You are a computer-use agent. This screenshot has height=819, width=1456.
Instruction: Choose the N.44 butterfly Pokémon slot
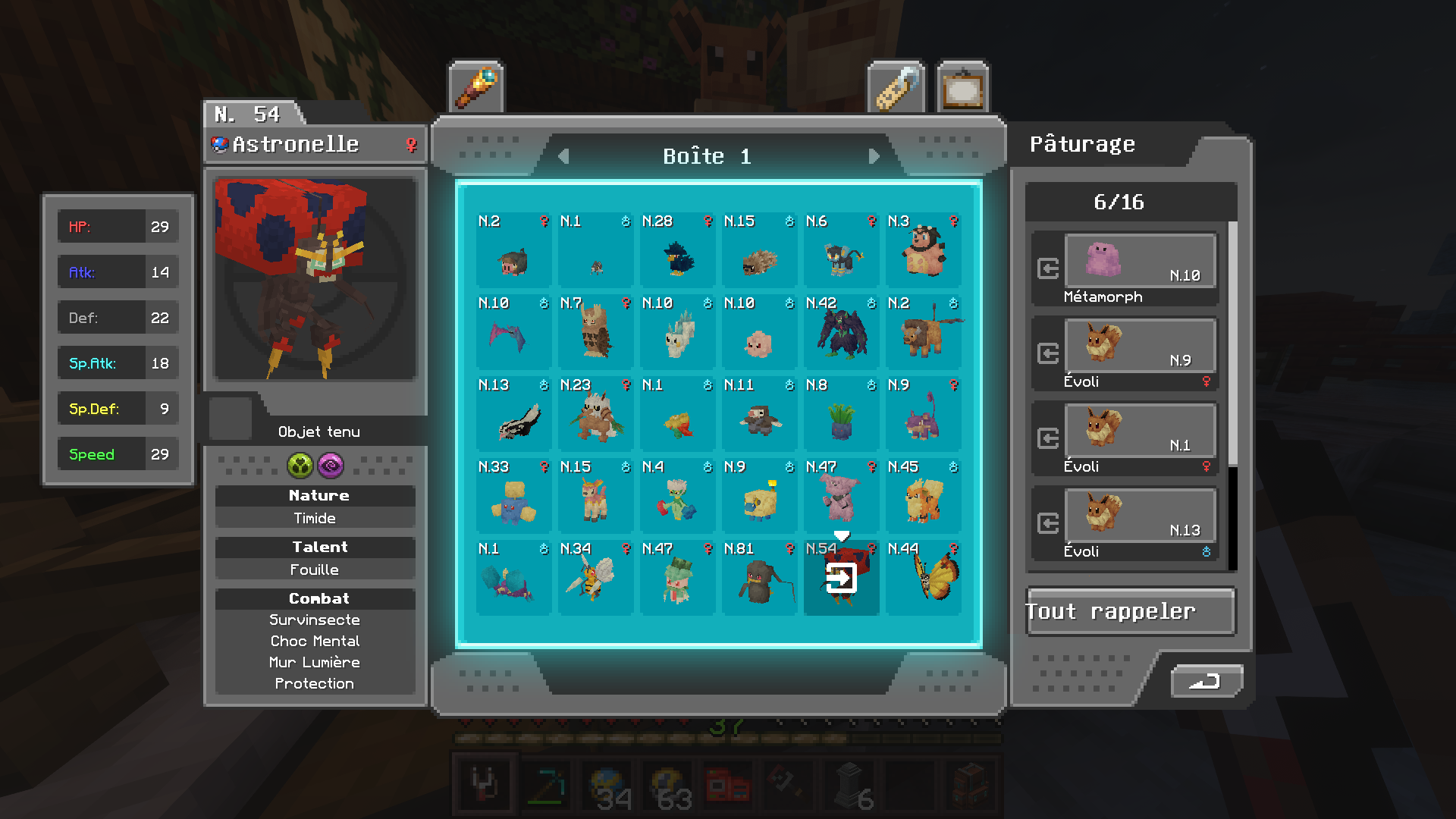coord(924,578)
